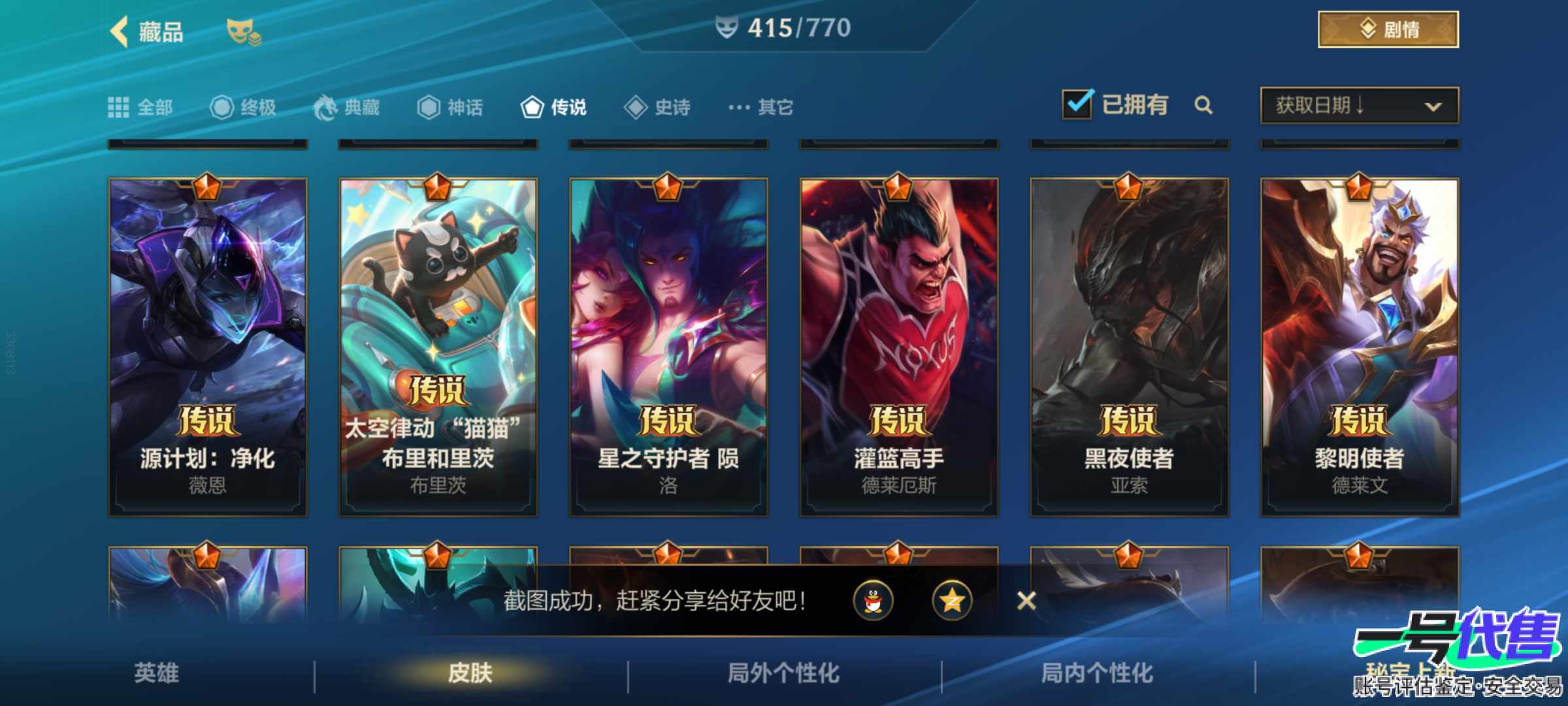Expand the 其它 ellipsis filter
Screen dimensions: 1568x706
739,106
